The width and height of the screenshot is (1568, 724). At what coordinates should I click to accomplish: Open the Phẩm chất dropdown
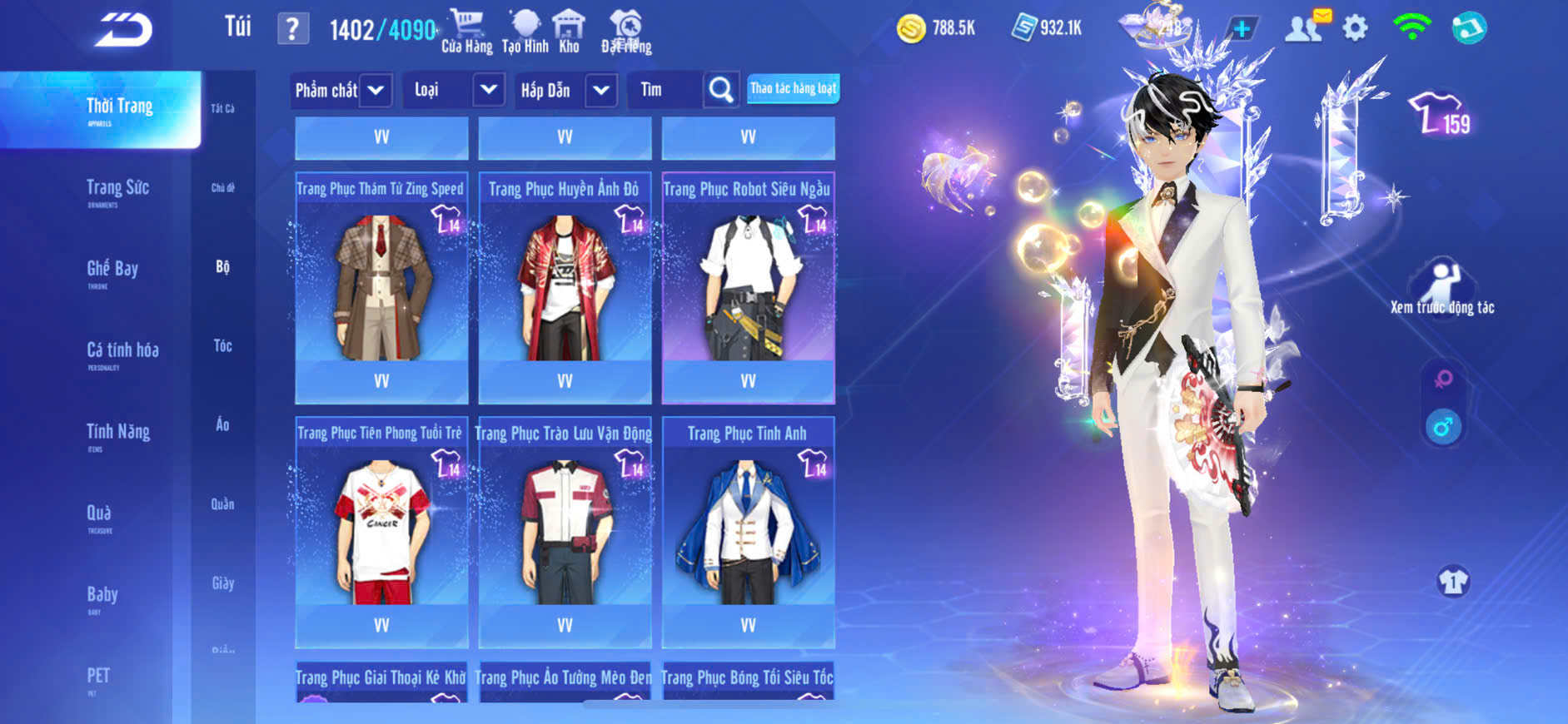tap(341, 90)
